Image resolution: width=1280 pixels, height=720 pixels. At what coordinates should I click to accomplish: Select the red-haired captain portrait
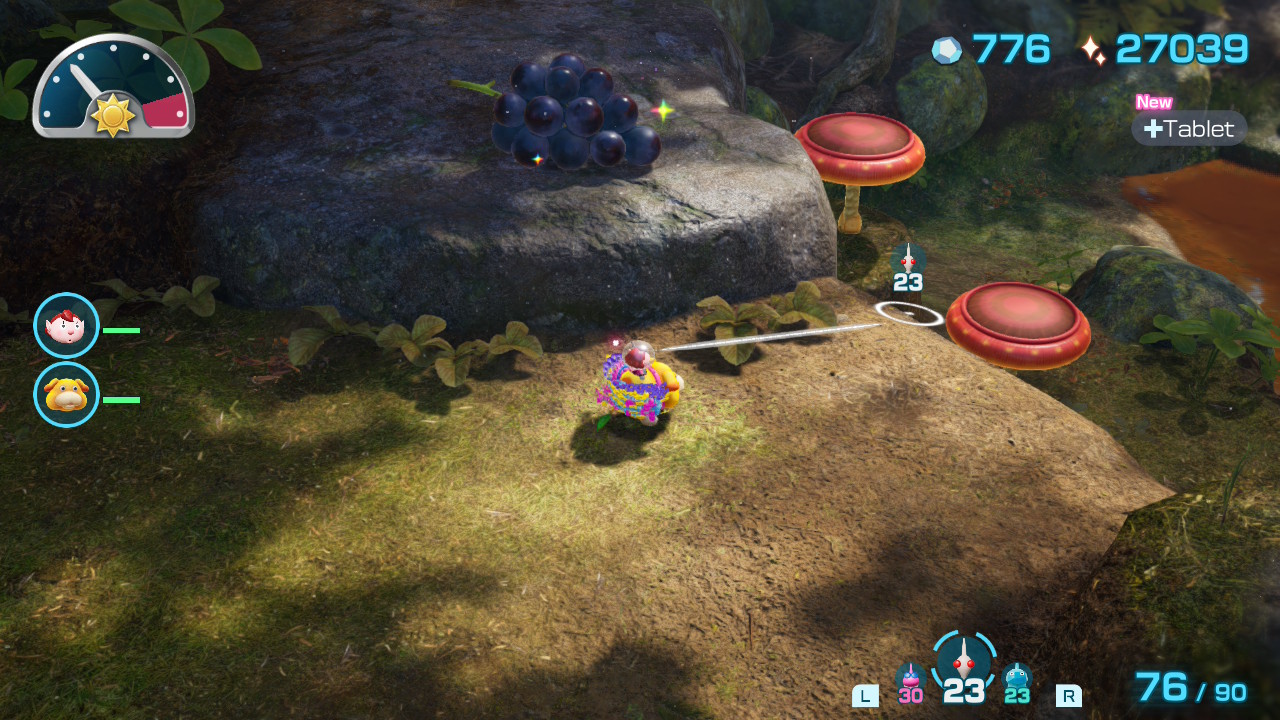pyautogui.click(x=66, y=326)
